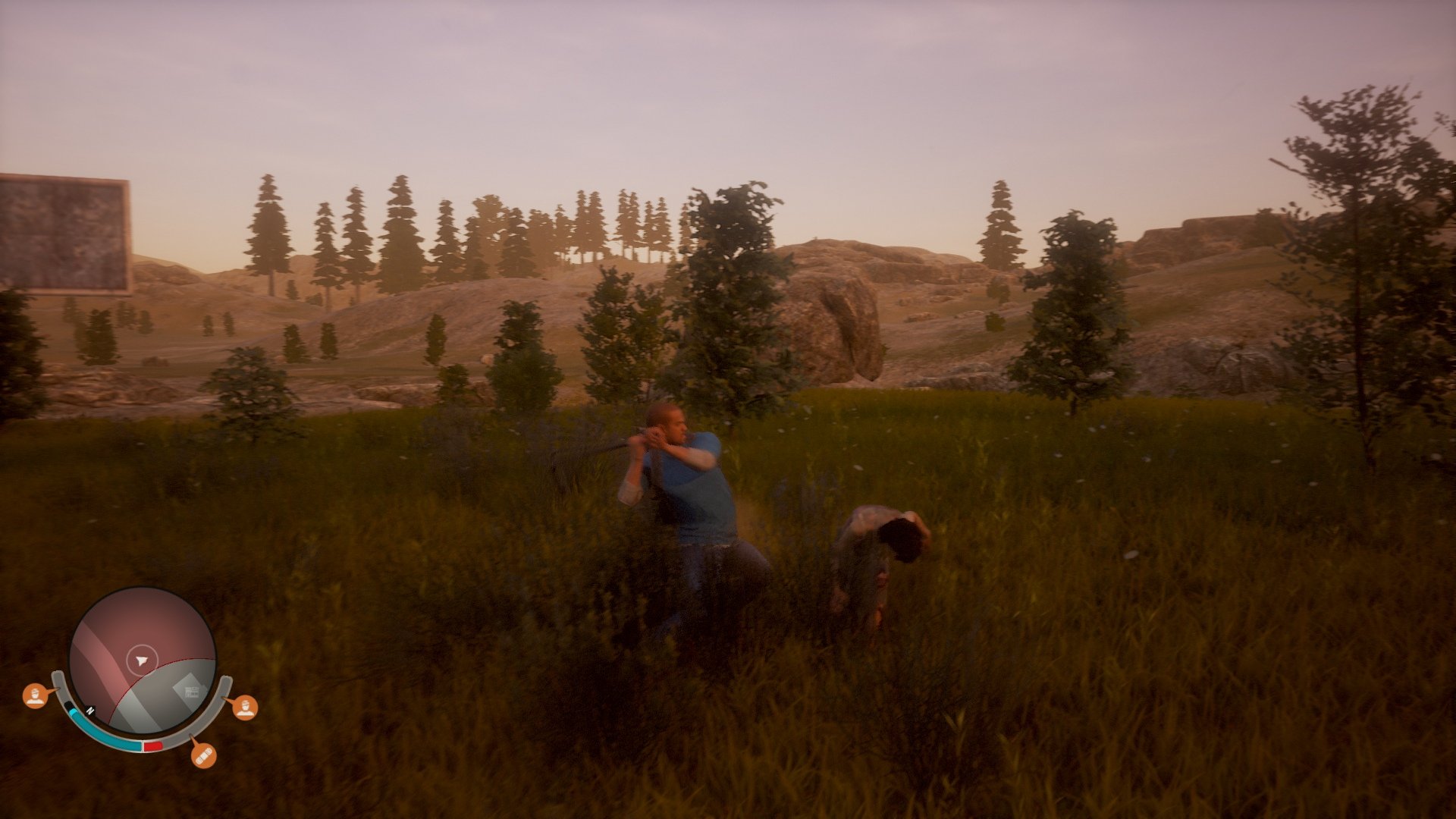This screenshot has height=819, width=1456.
Task: Select the left survivor portrait icon on minimap
Action: [36, 695]
